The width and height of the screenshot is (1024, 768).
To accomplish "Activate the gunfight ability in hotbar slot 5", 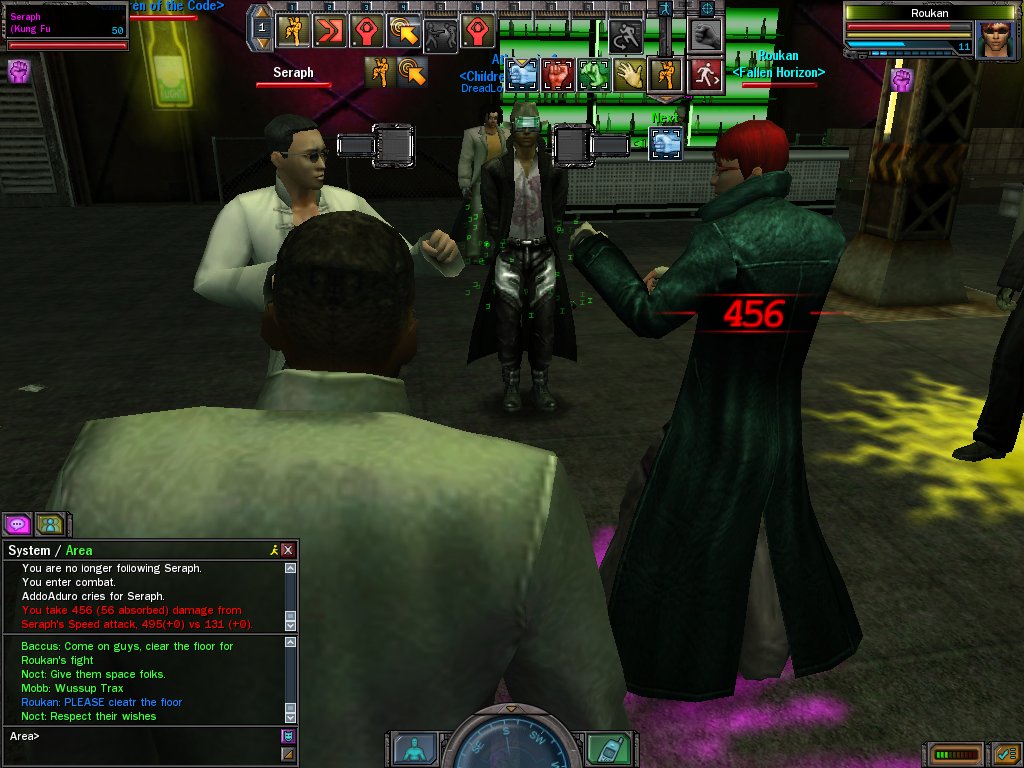I will pyautogui.click(x=441, y=33).
